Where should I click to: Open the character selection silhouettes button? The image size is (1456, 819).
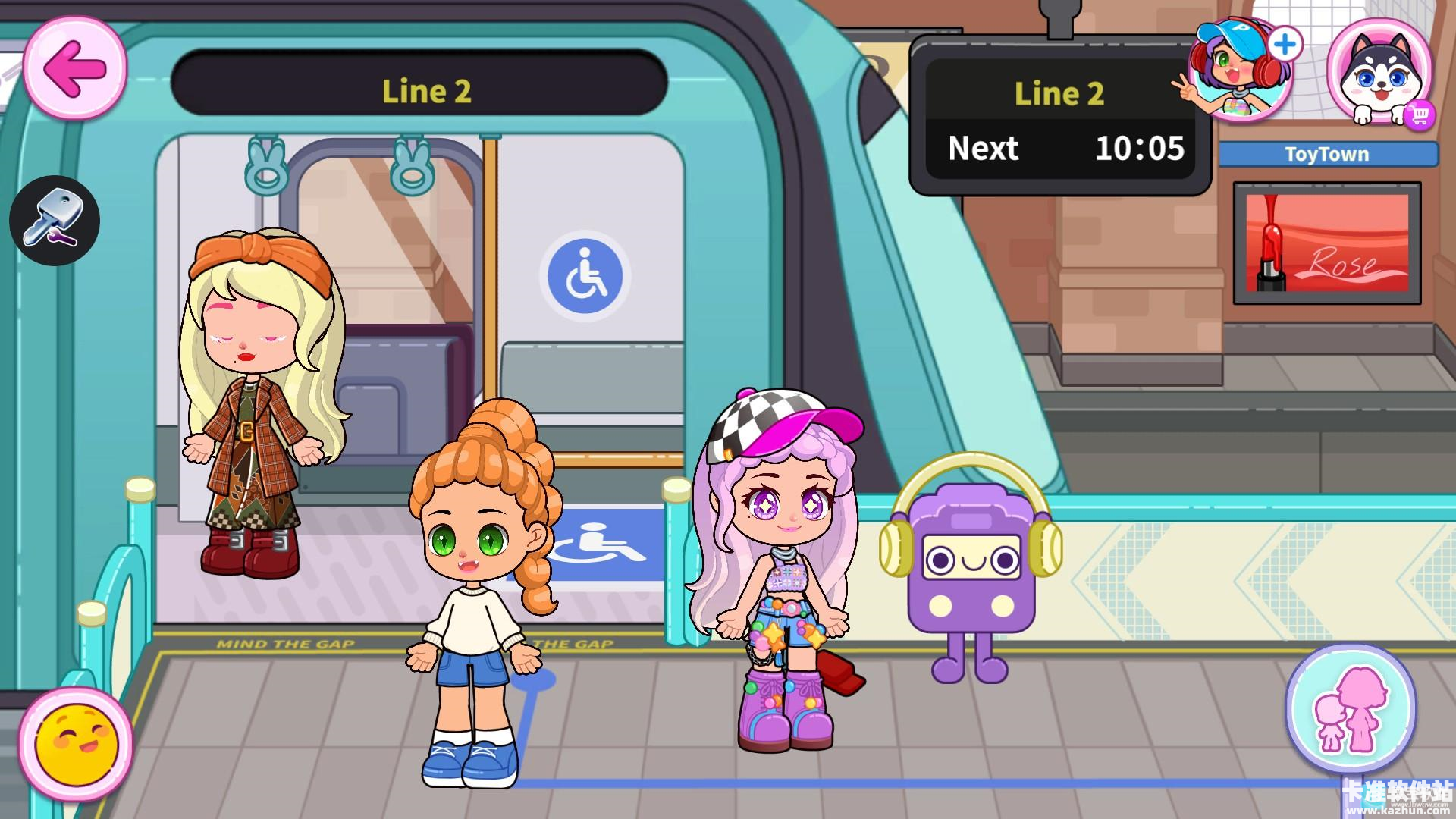pos(1351,711)
